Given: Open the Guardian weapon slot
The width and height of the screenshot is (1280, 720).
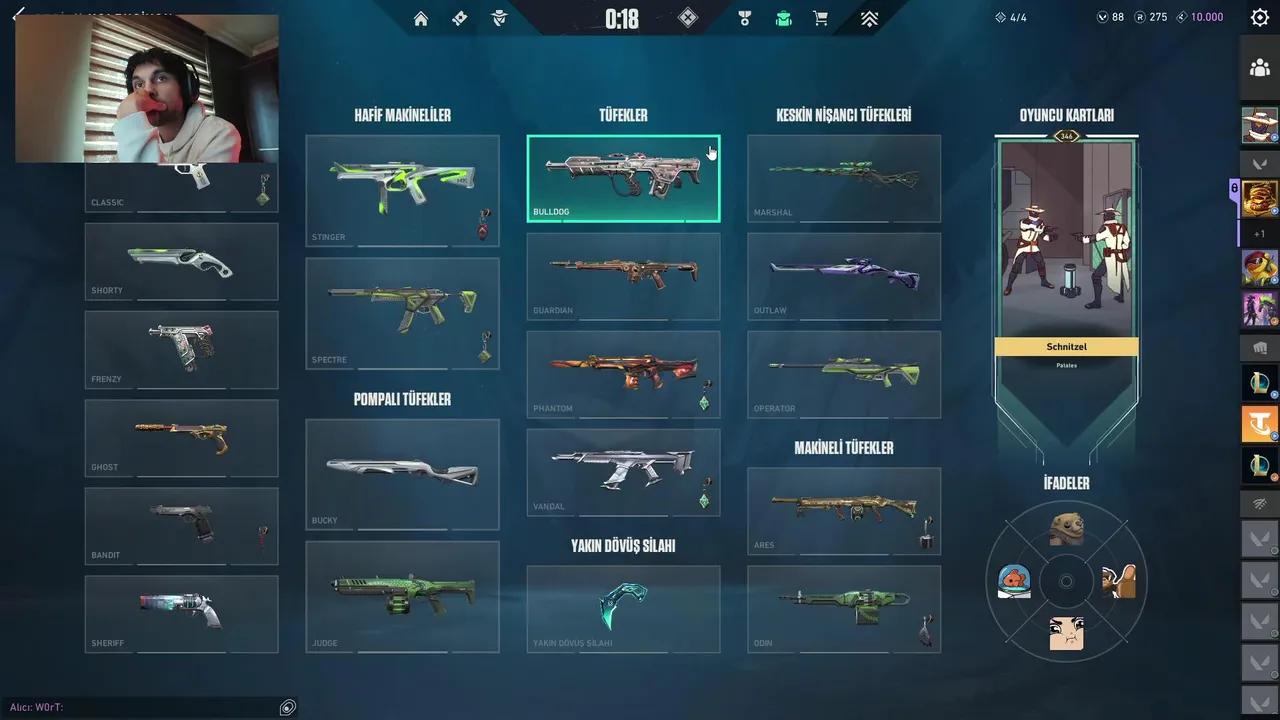Looking at the screenshot, I should coord(623,276).
